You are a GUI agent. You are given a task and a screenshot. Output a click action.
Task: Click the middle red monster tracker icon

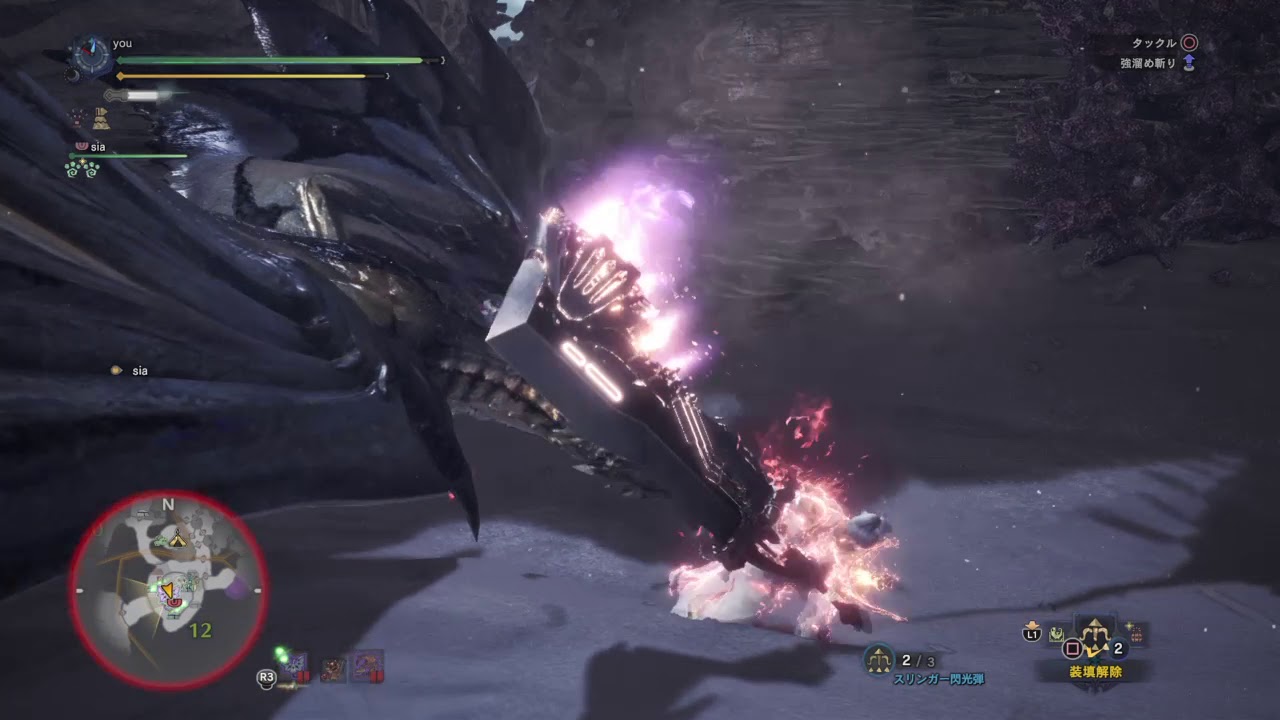[333, 667]
